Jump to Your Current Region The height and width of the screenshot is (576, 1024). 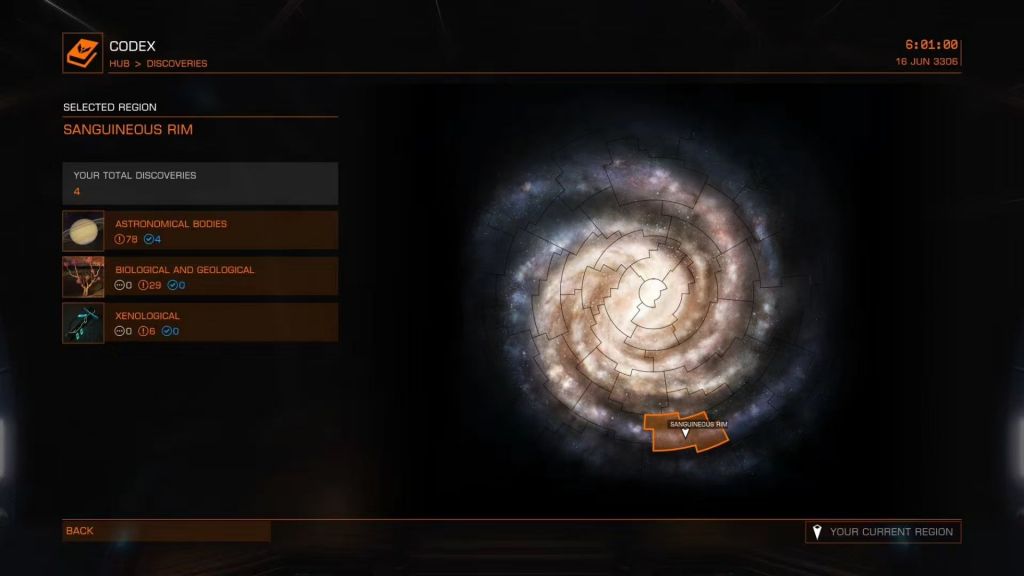(x=883, y=532)
